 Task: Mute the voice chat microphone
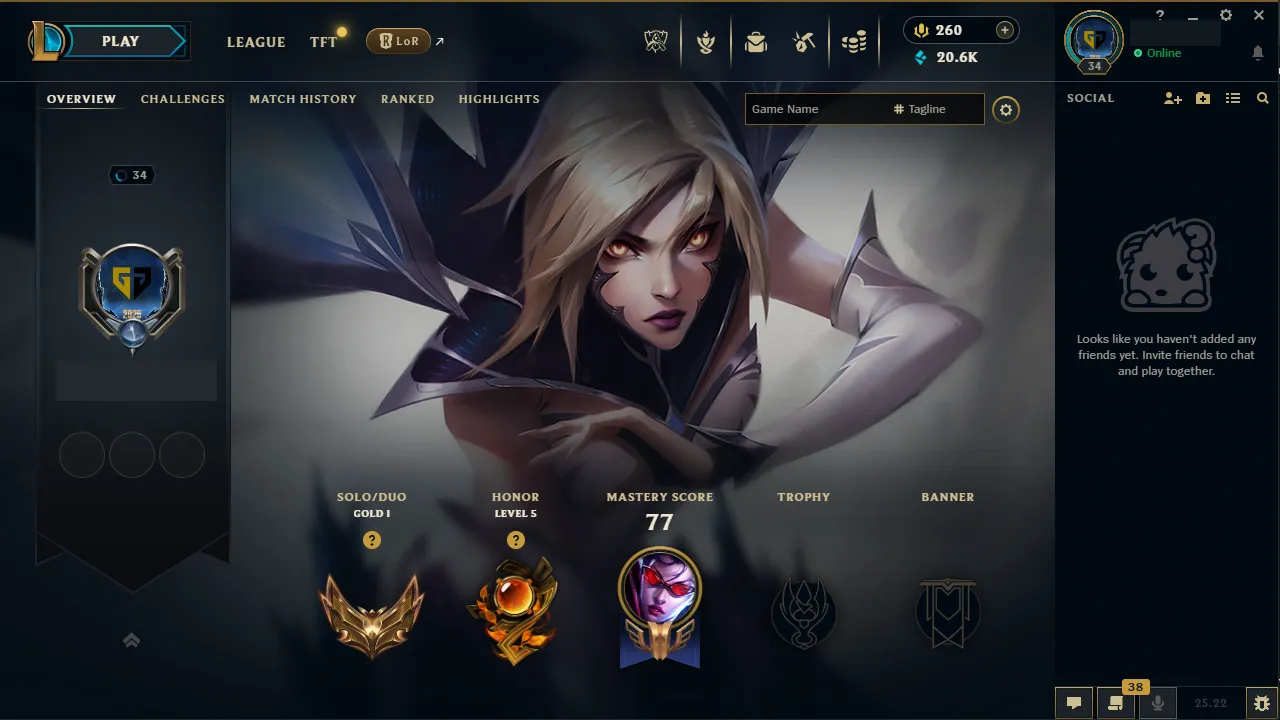[1158, 704]
